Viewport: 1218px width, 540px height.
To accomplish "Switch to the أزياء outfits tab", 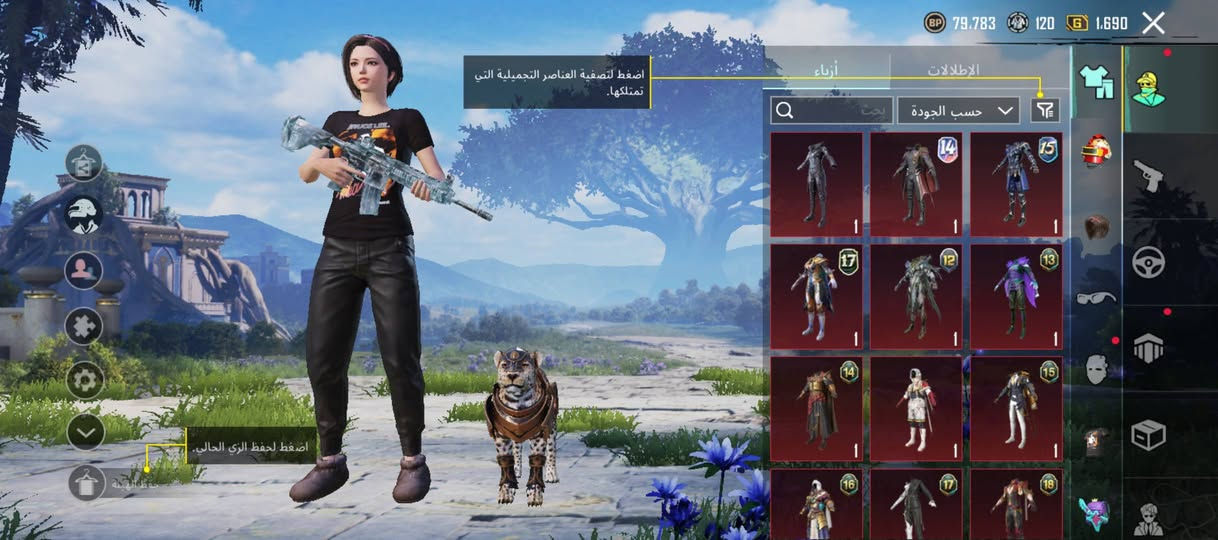I will (x=825, y=70).
